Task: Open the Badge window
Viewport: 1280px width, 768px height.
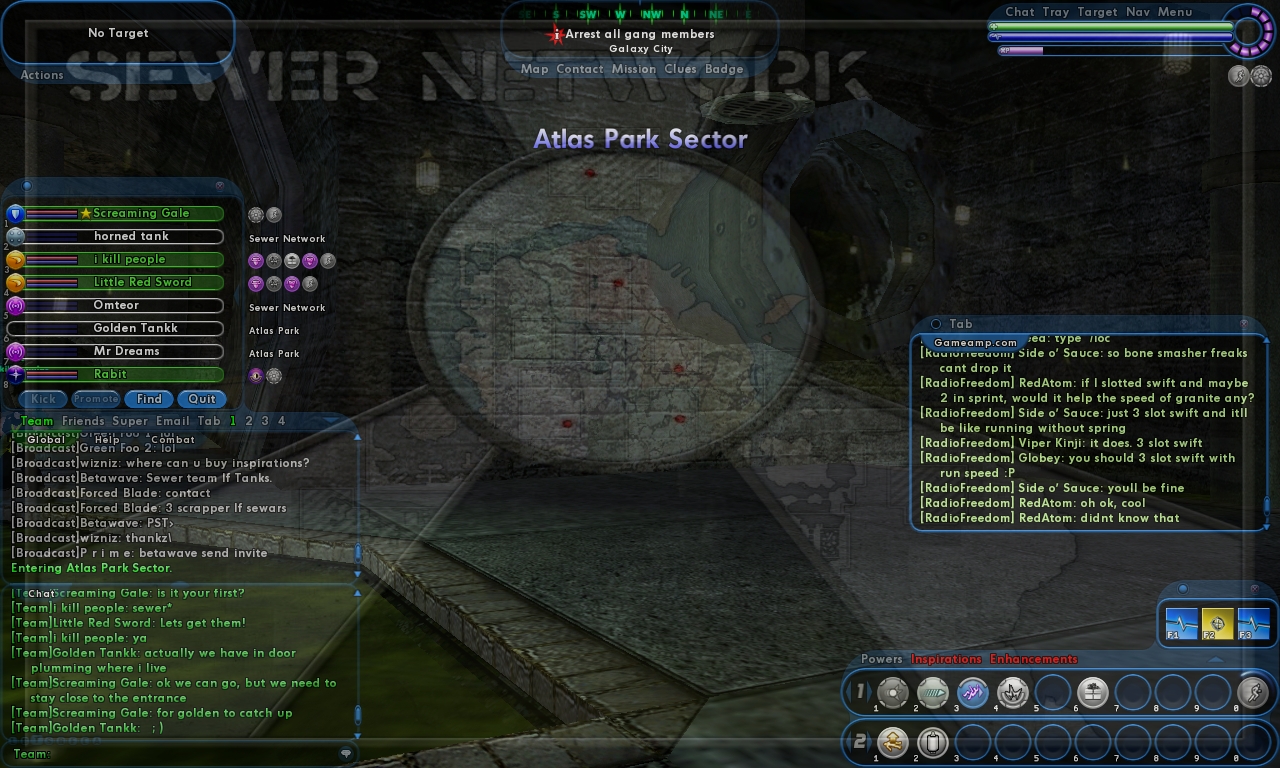Action: click(724, 69)
